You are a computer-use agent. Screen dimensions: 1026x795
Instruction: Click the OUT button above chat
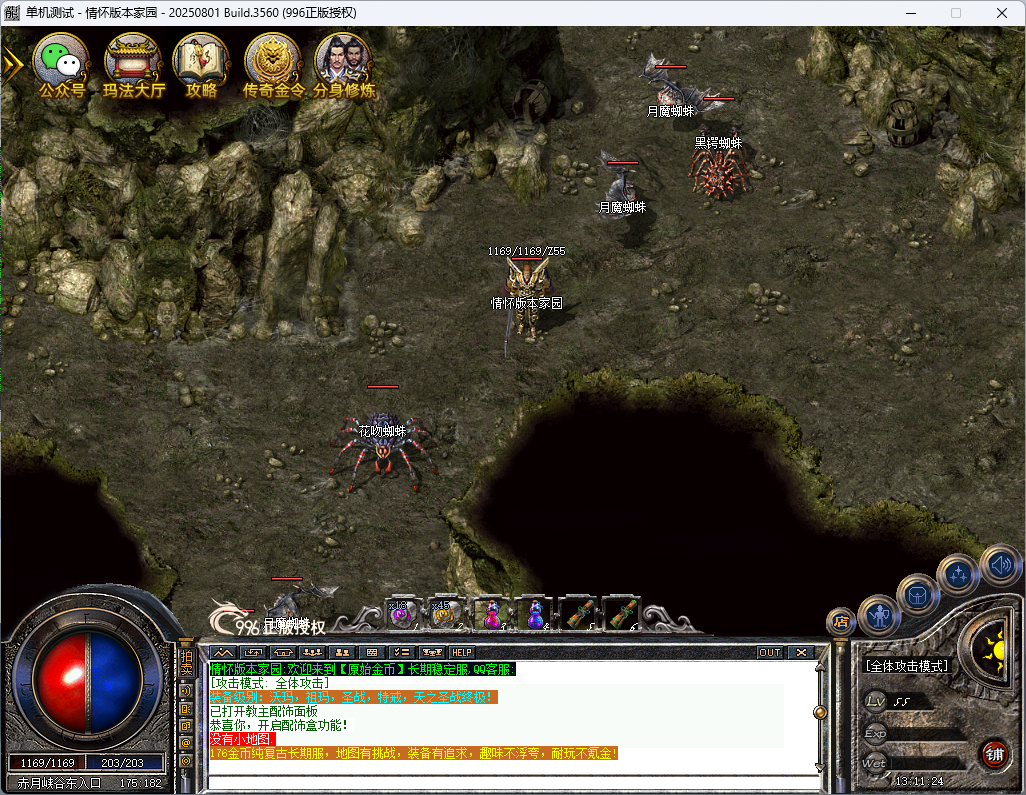[x=769, y=652]
